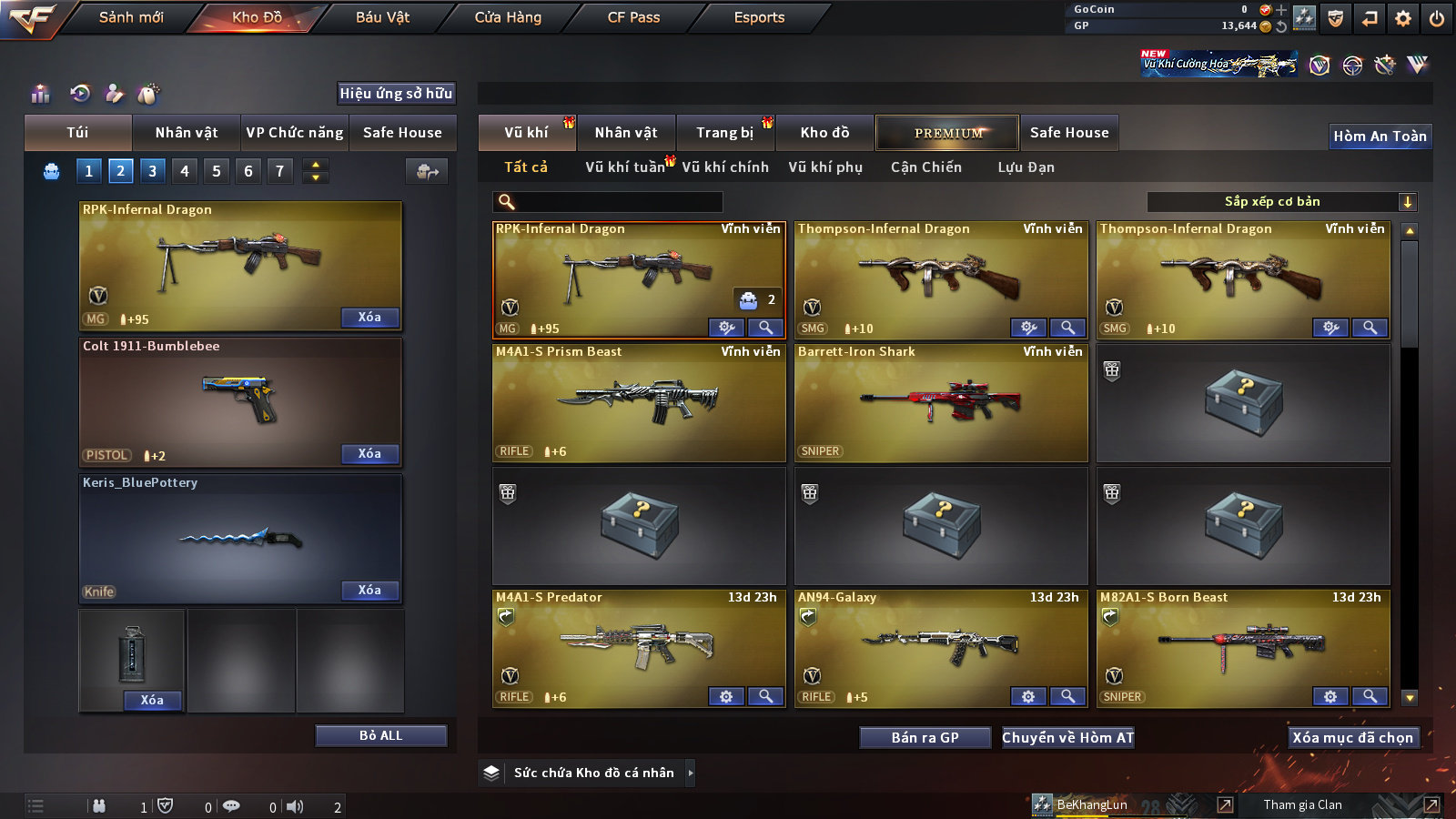Click the Bán ra GP button

tap(925, 737)
